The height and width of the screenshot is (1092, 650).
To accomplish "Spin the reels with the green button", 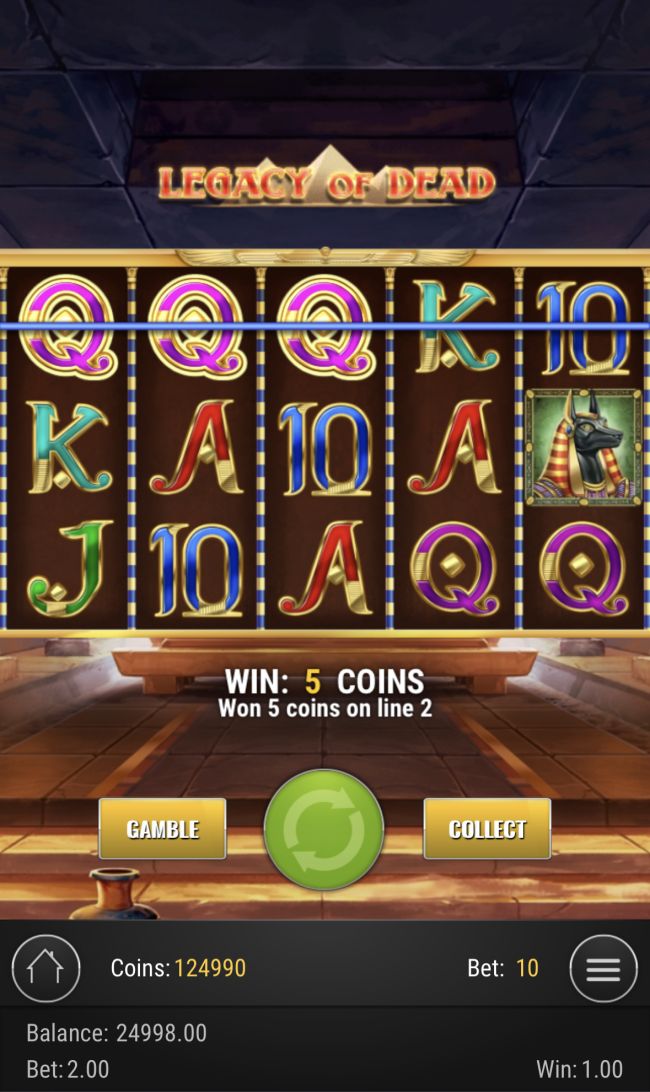I will coord(324,829).
